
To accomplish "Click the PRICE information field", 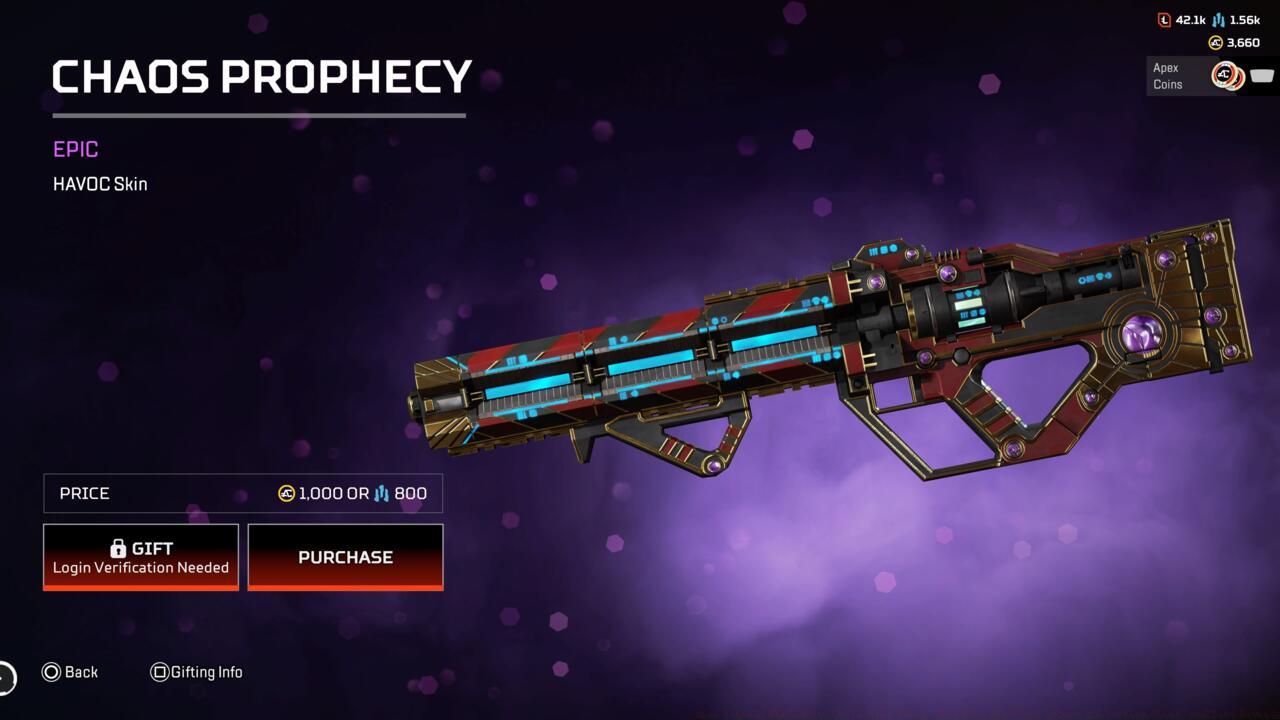I will (x=242, y=493).
